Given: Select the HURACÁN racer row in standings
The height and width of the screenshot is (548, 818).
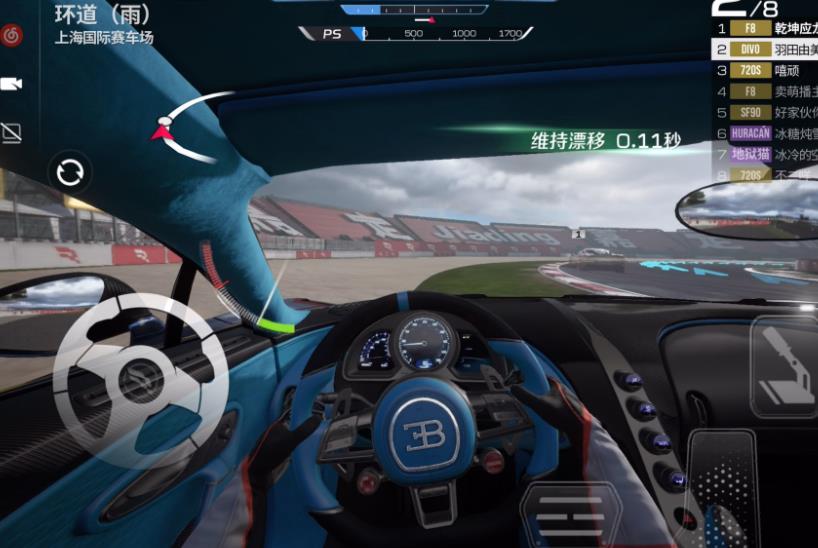Looking at the screenshot, I should pyautogui.click(x=765, y=133).
